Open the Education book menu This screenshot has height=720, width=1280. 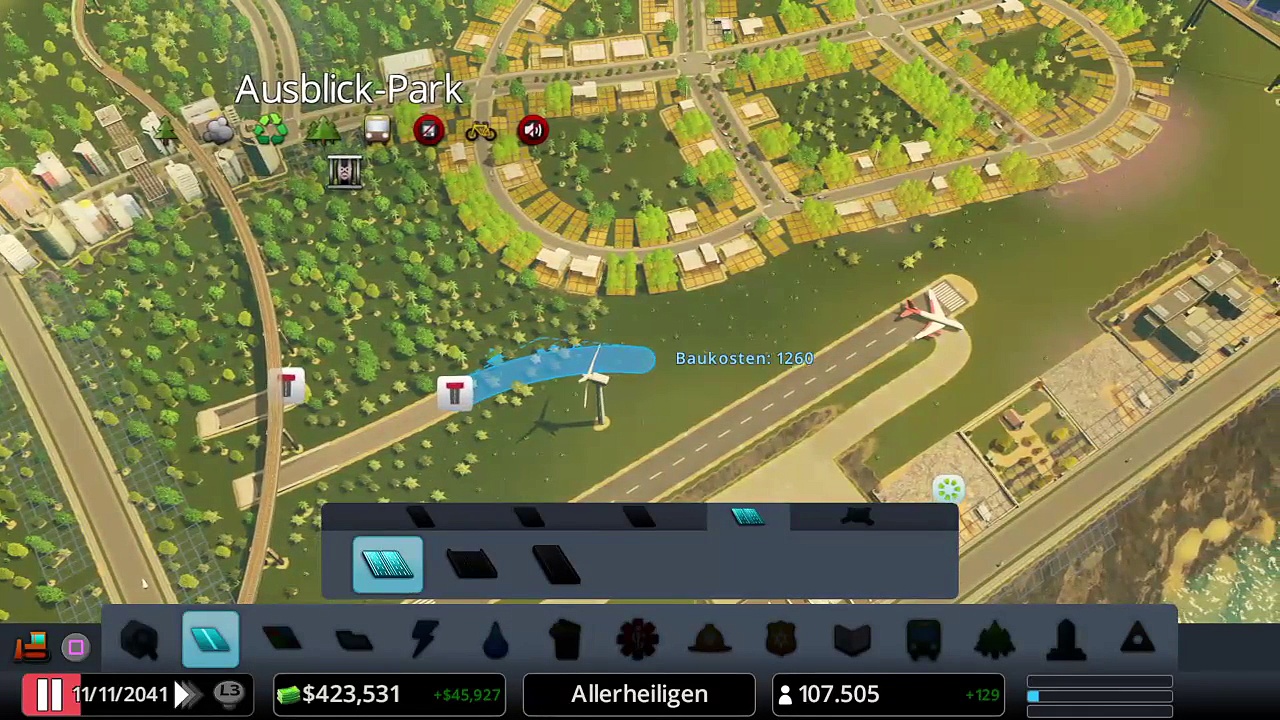click(x=852, y=640)
